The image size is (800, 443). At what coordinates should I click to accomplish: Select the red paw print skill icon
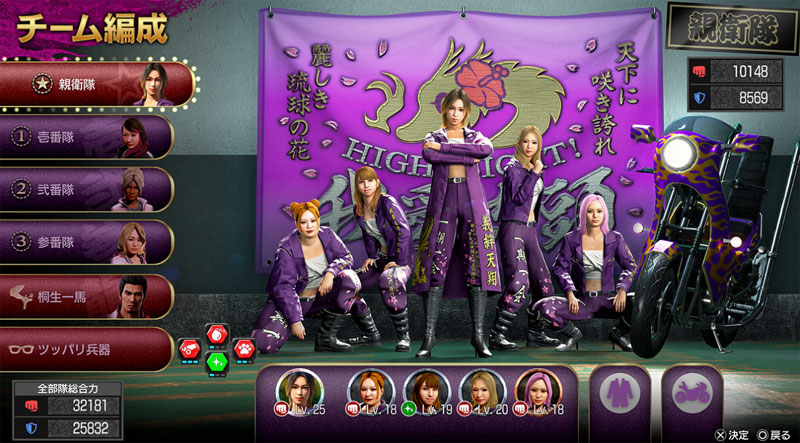click(x=242, y=348)
